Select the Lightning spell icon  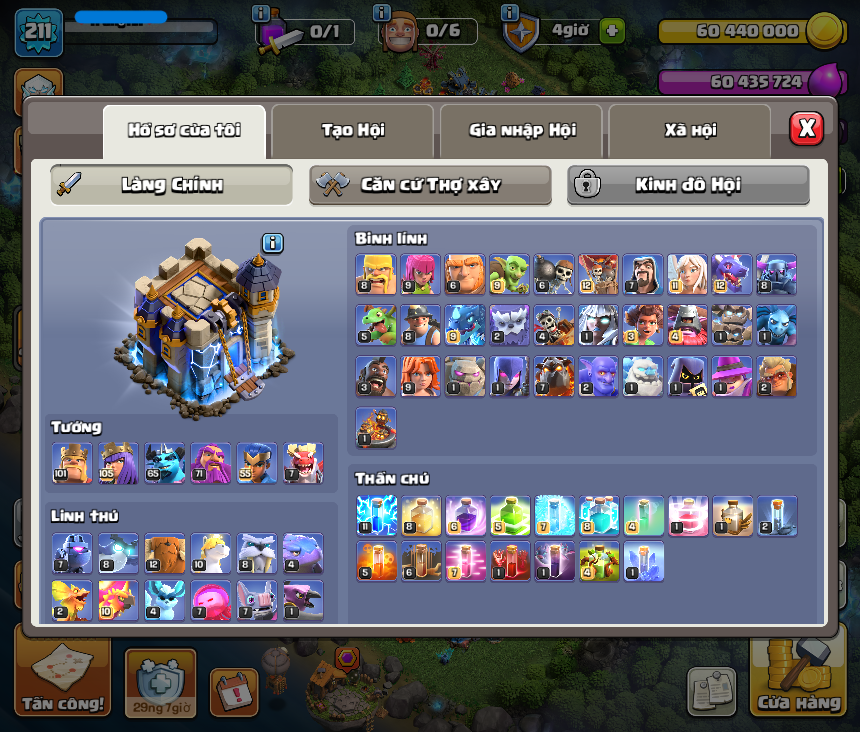pyautogui.click(x=376, y=515)
